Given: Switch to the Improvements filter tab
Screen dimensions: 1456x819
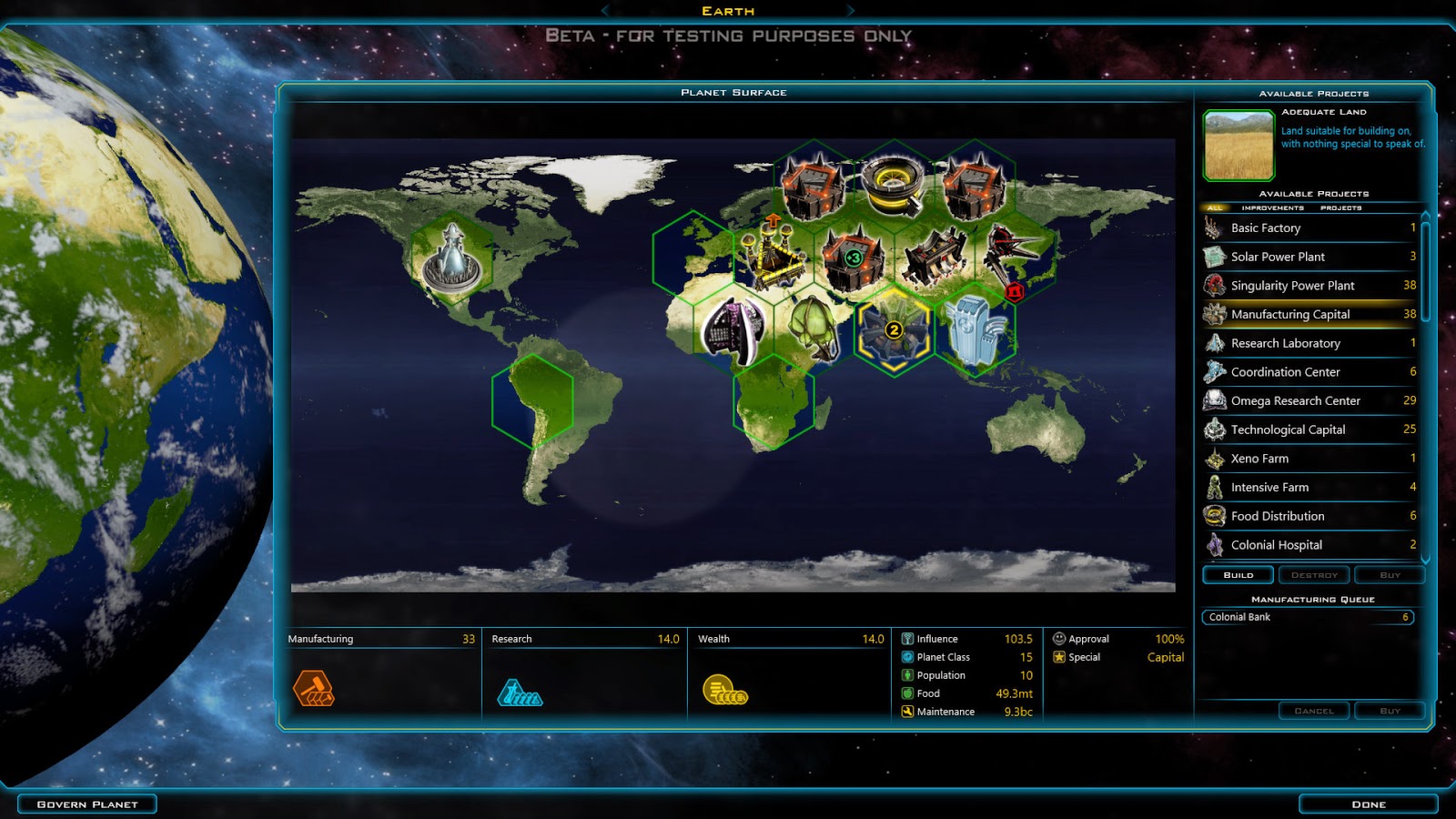Looking at the screenshot, I should (1272, 208).
